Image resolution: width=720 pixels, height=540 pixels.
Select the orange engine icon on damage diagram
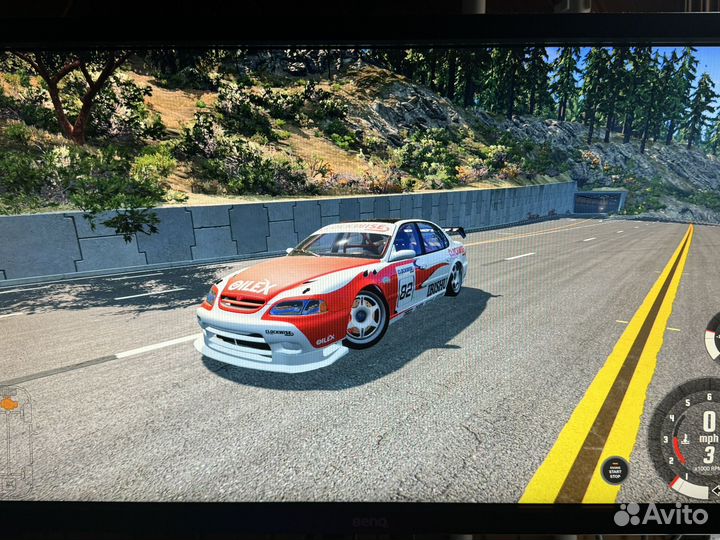click(x=10, y=404)
